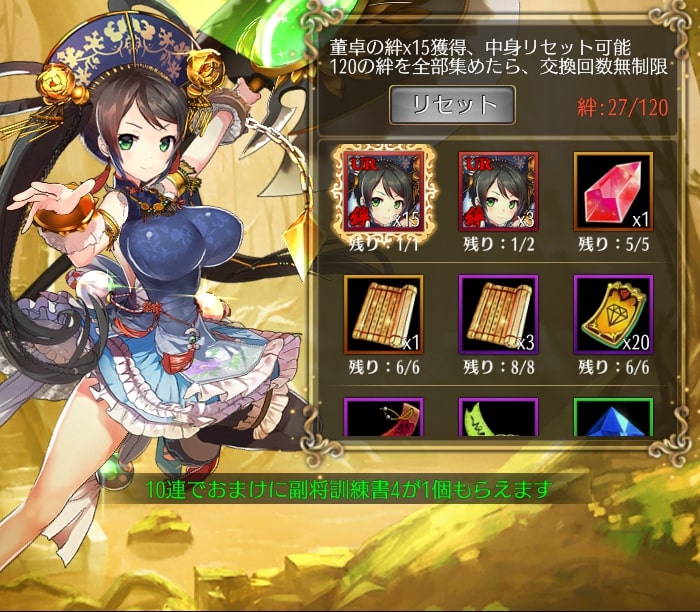Screen dimensions: 700x612
Task: Click the リセット reset button
Action: point(452,105)
